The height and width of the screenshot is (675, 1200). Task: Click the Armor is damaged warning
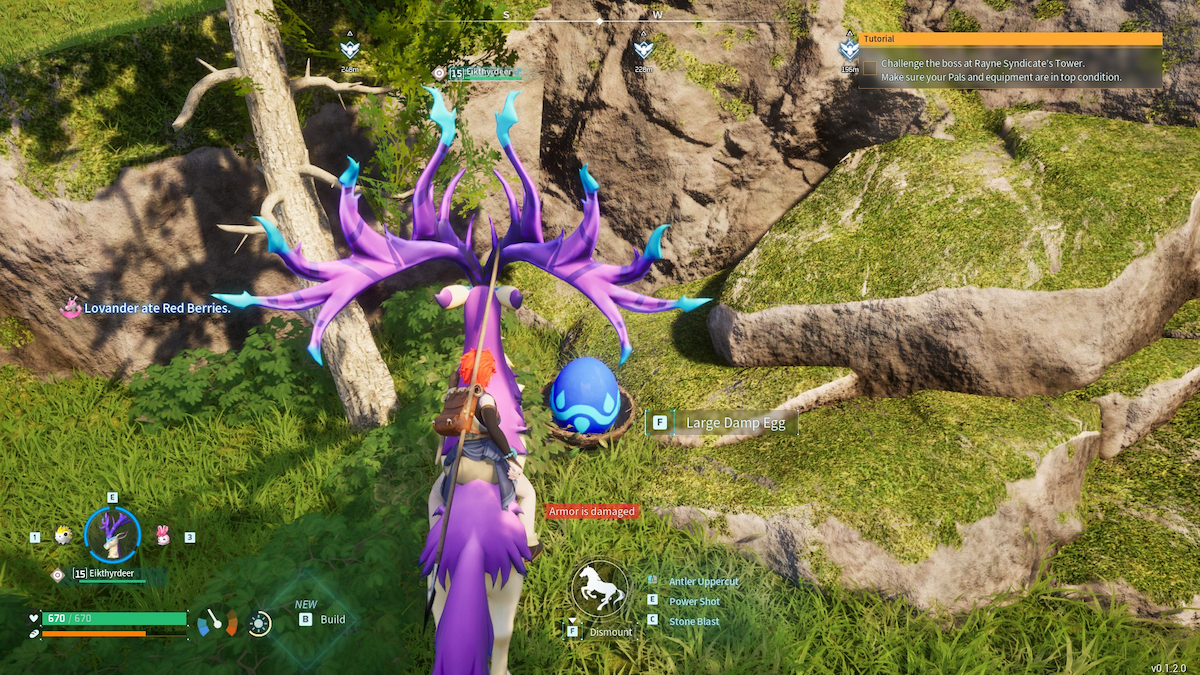pyautogui.click(x=591, y=511)
